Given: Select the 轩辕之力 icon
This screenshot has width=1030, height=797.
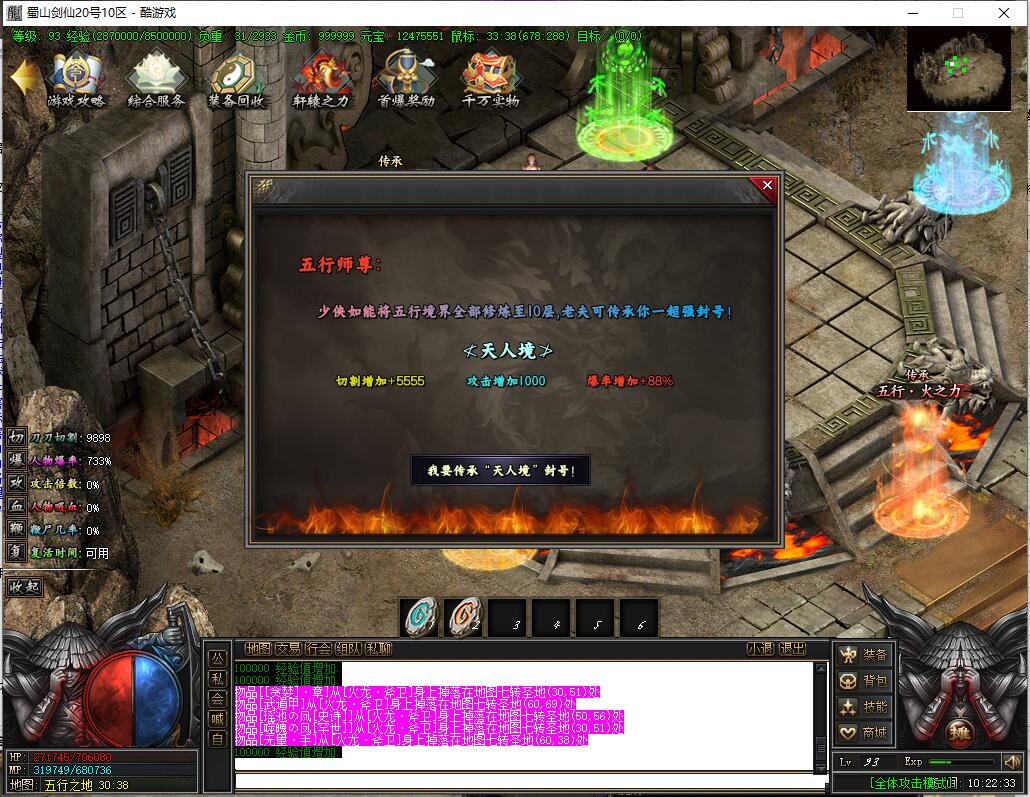Looking at the screenshot, I should tap(320, 80).
